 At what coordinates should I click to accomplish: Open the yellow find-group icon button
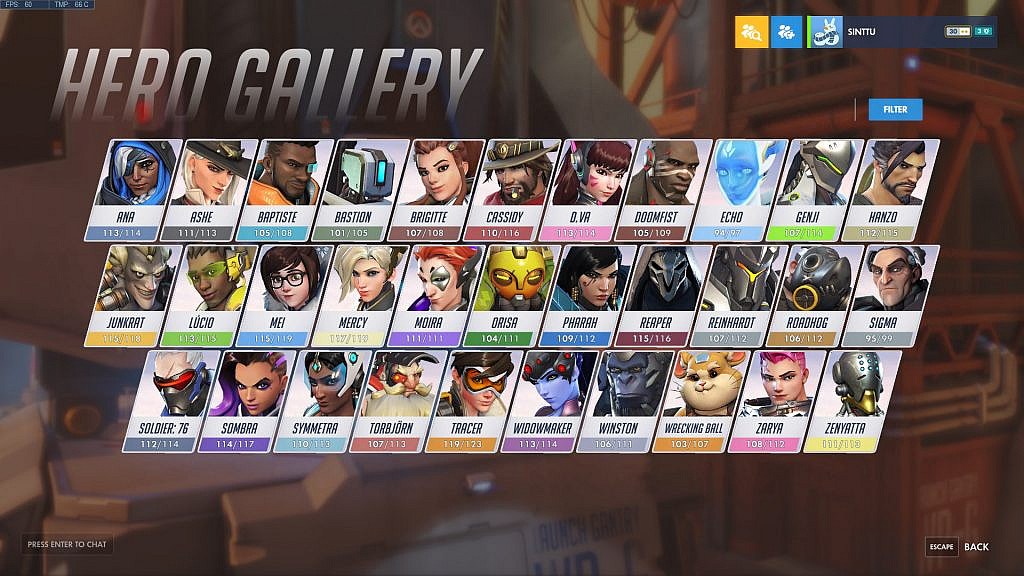click(x=752, y=32)
